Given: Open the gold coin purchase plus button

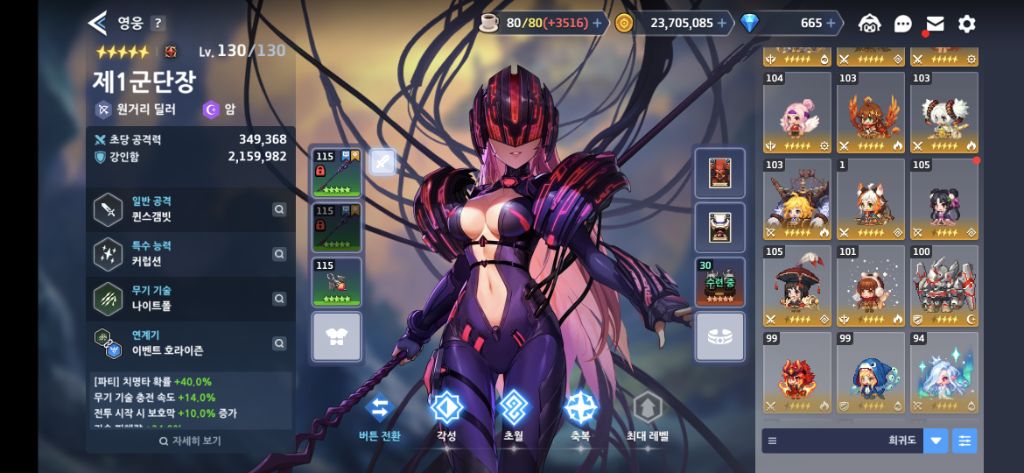Looking at the screenshot, I should pos(721,22).
